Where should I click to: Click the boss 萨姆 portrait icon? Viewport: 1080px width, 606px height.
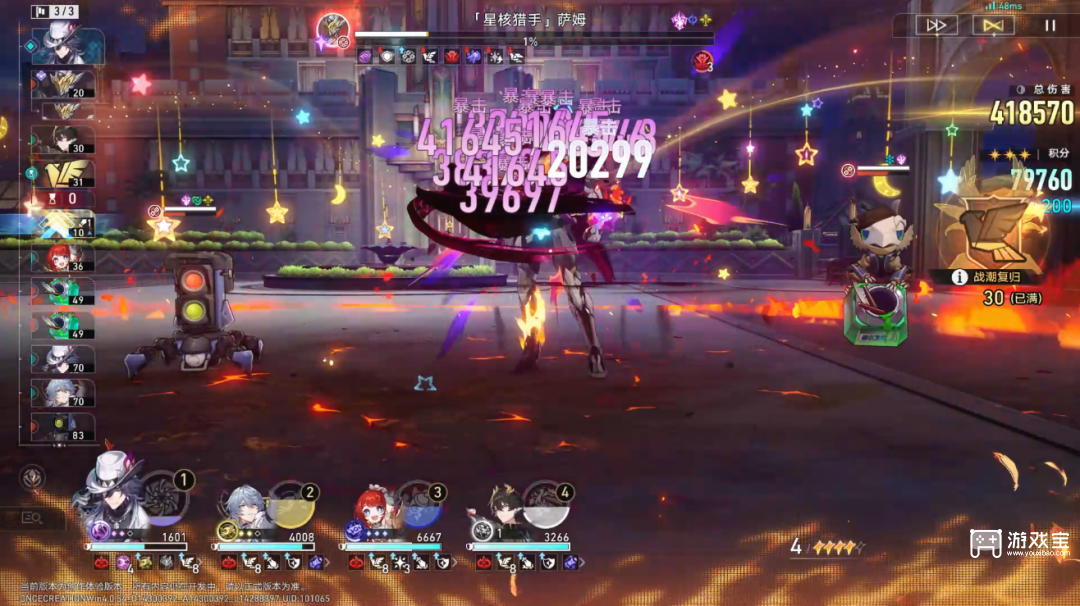331,28
